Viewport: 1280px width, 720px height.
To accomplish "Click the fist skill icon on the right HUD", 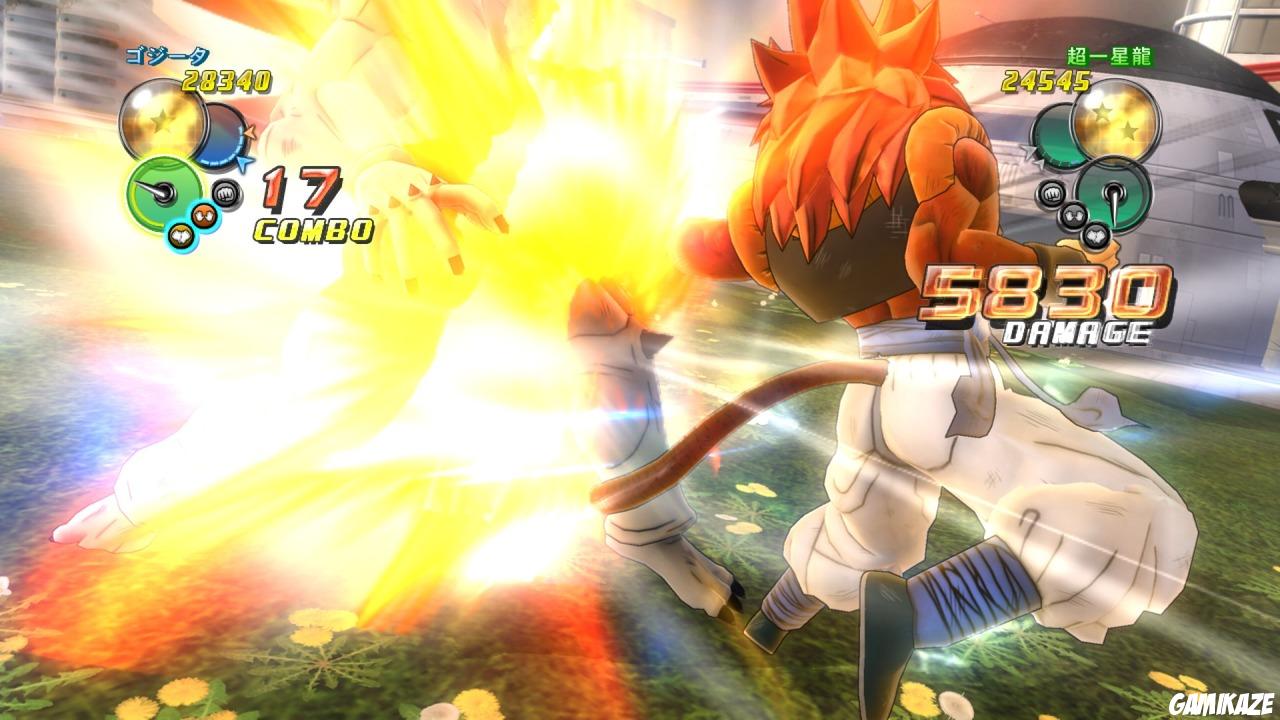I will point(1051,193).
